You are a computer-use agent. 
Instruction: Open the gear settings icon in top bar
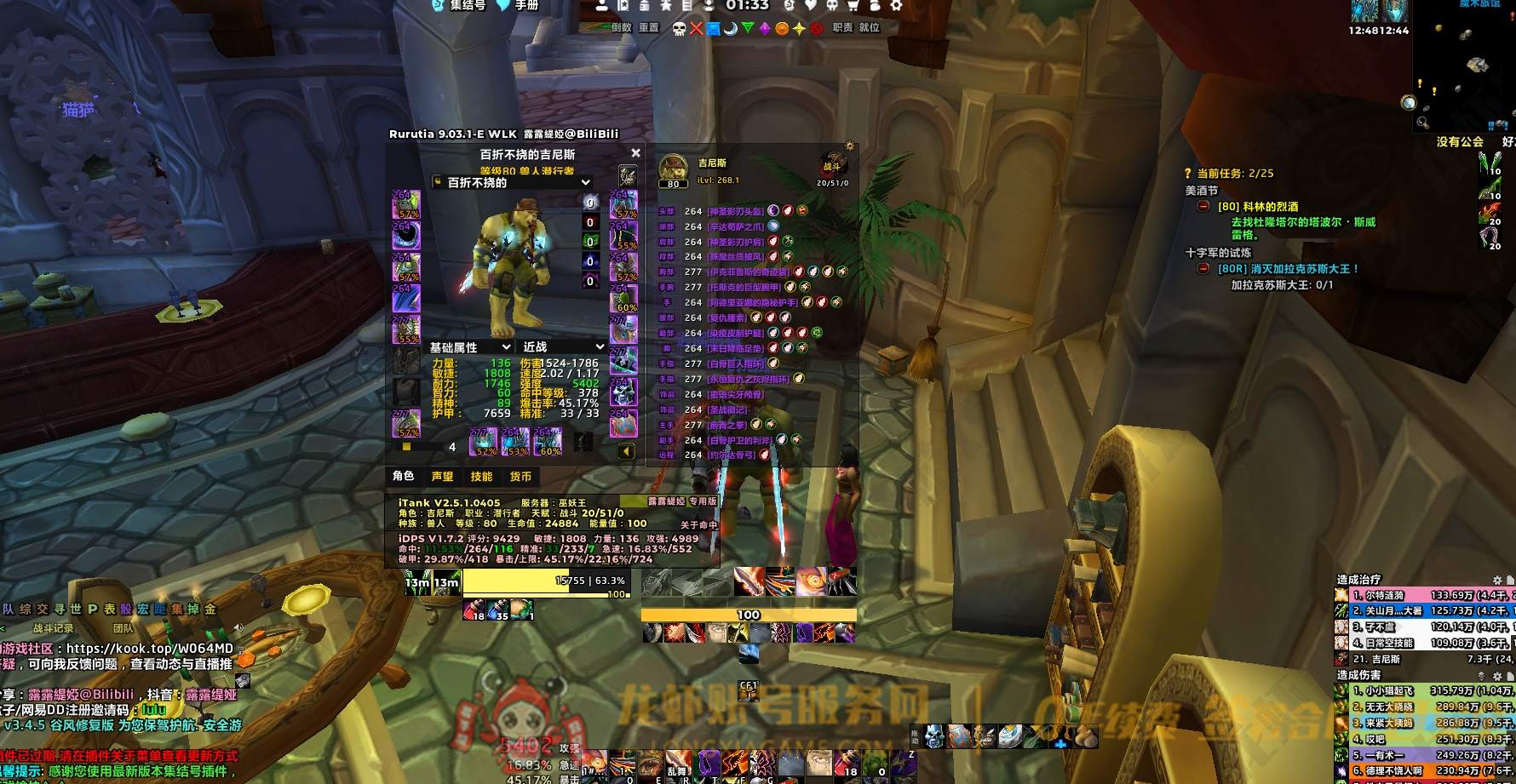pyautogui.click(x=896, y=5)
